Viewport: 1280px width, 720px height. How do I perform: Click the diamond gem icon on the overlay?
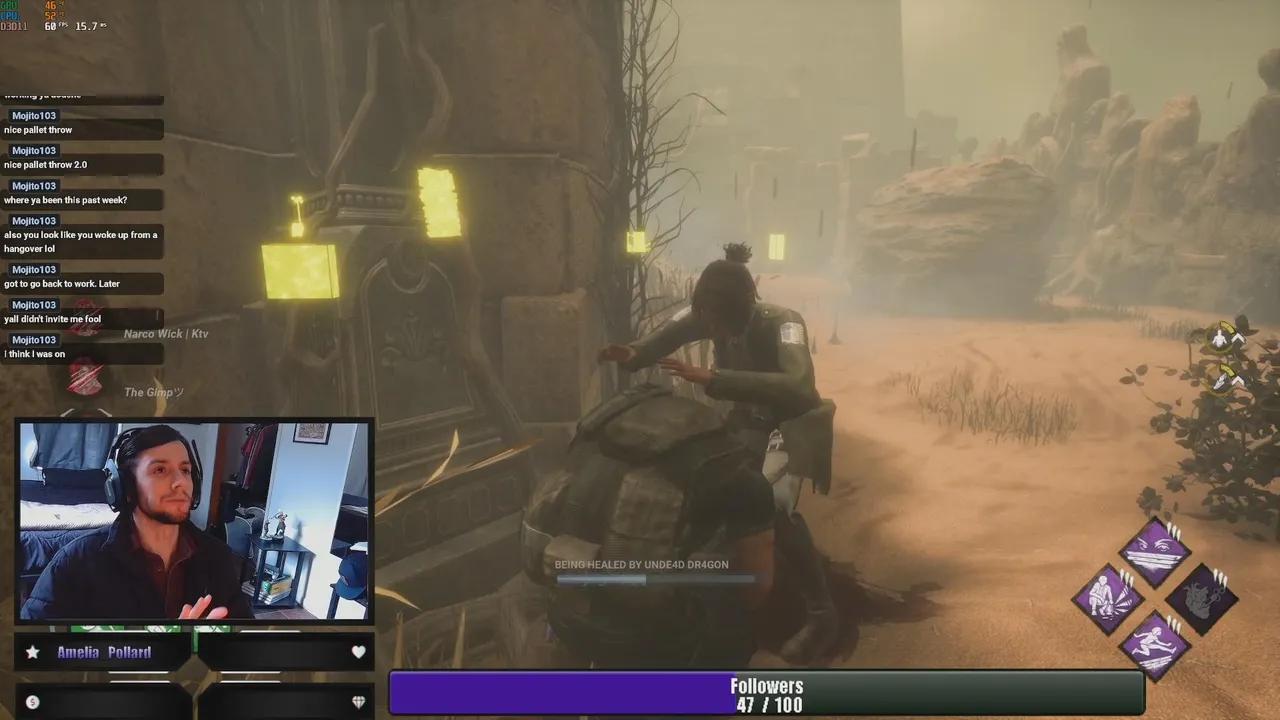click(x=358, y=703)
